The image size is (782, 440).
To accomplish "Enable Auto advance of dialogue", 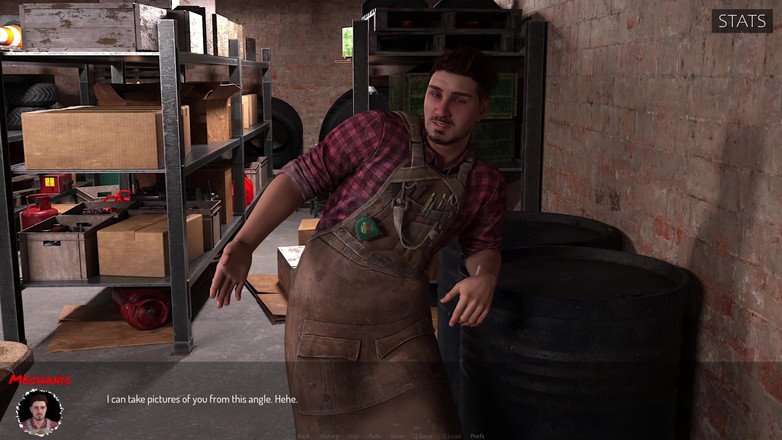I will [375, 436].
